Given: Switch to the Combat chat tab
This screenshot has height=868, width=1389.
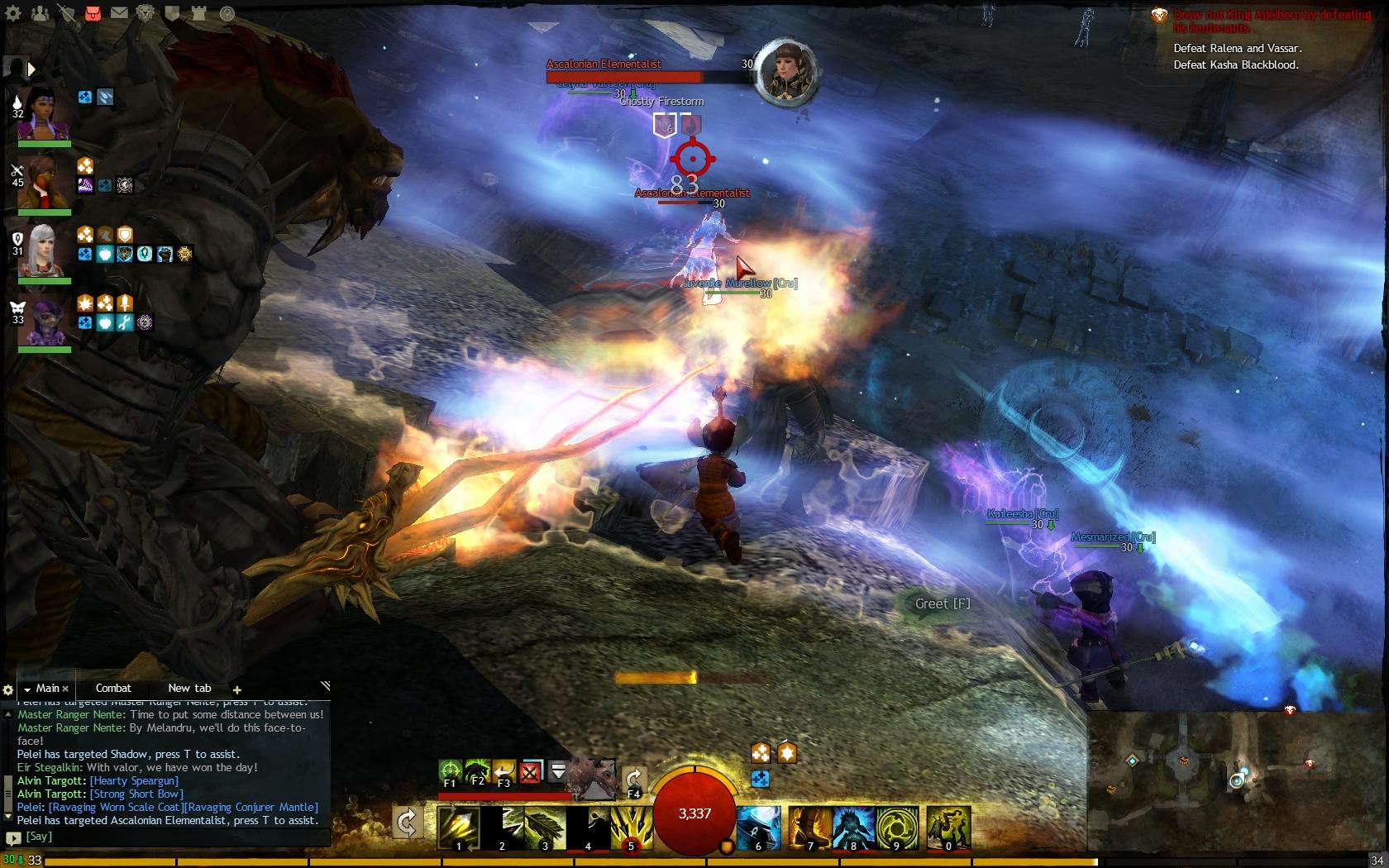Looking at the screenshot, I should pyautogui.click(x=113, y=688).
